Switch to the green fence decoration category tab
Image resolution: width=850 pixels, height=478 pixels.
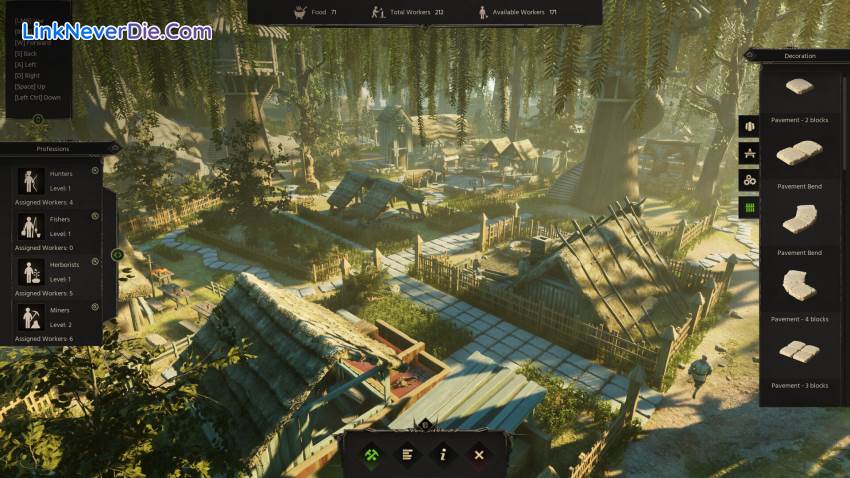(x=749, y=207)
